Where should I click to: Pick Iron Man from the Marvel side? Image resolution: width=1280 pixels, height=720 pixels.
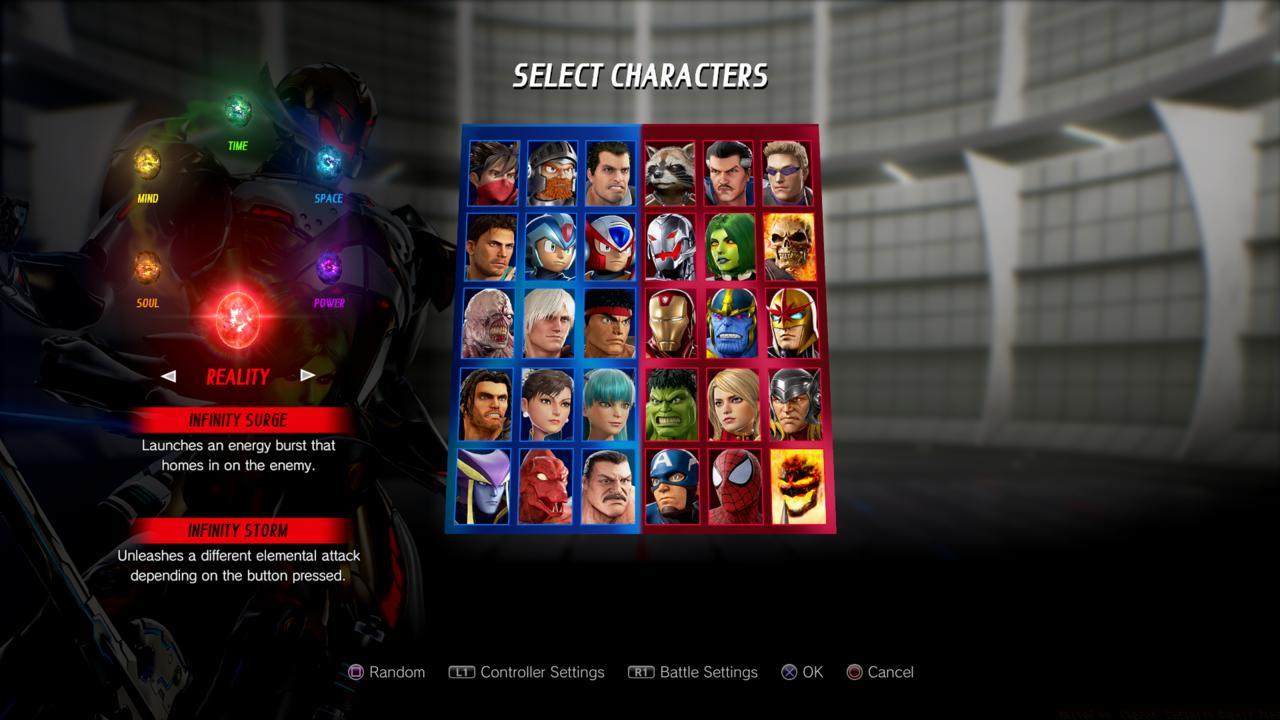click(x=671, y=324)
